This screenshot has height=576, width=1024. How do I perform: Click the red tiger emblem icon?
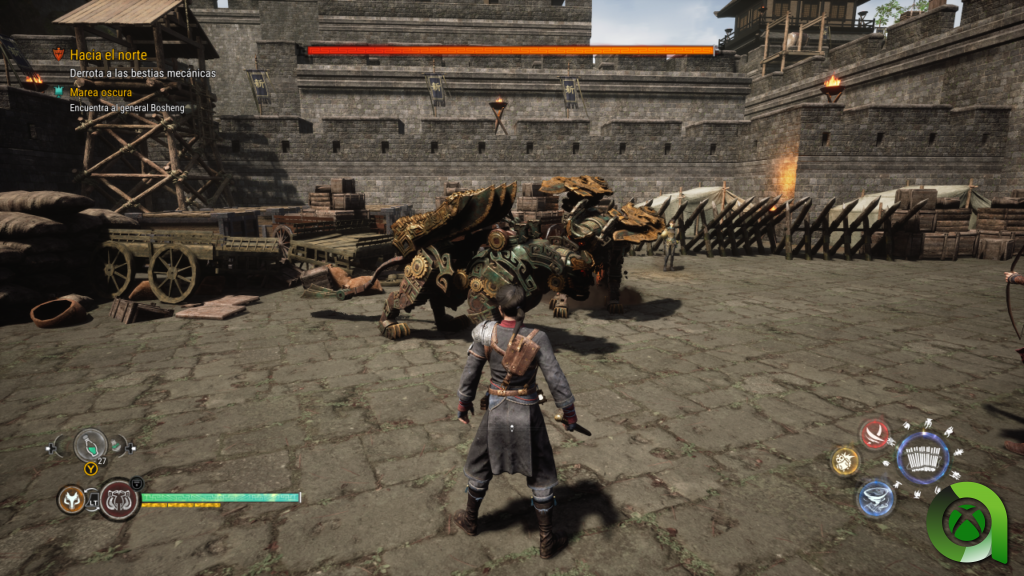point(119,498)
